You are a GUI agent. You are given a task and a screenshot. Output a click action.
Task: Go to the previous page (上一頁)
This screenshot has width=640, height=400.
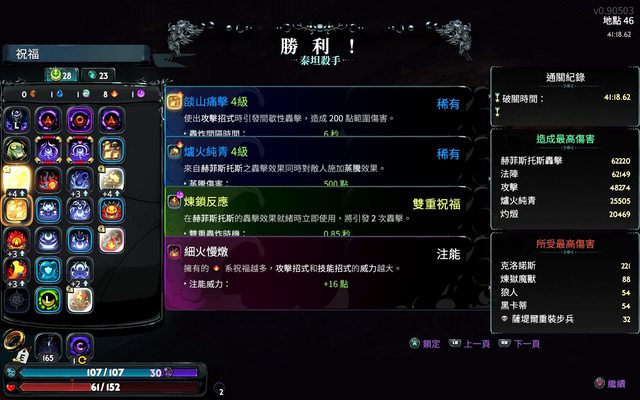point(470,344)
